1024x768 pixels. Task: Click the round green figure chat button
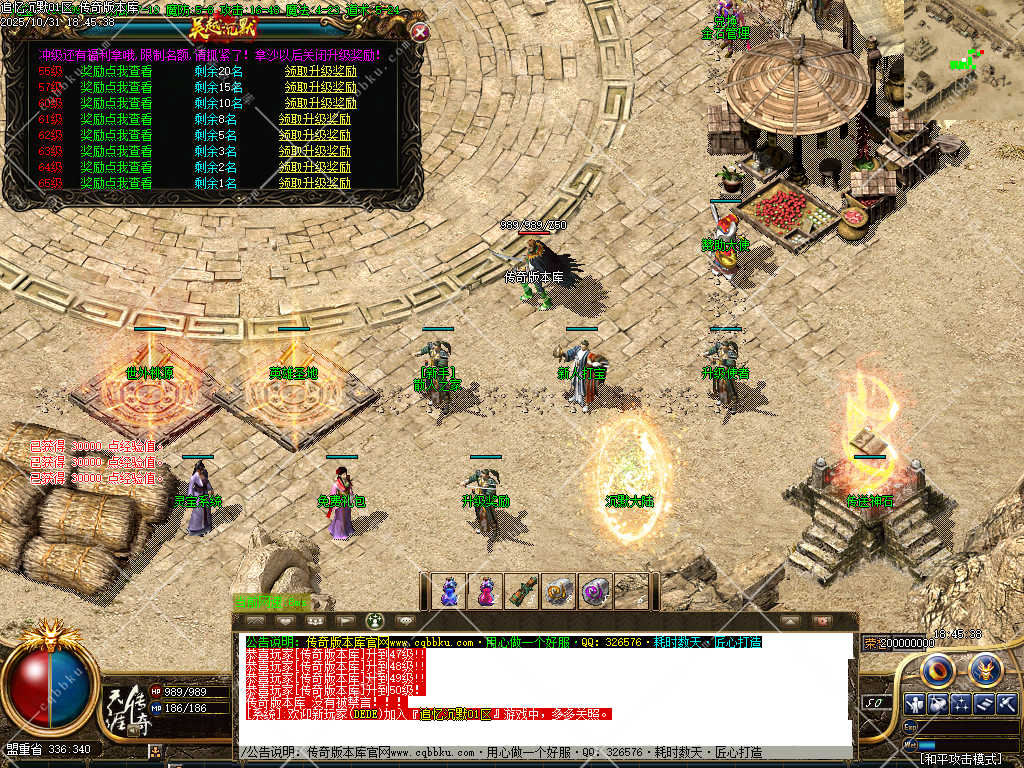(x=375, y=621)
